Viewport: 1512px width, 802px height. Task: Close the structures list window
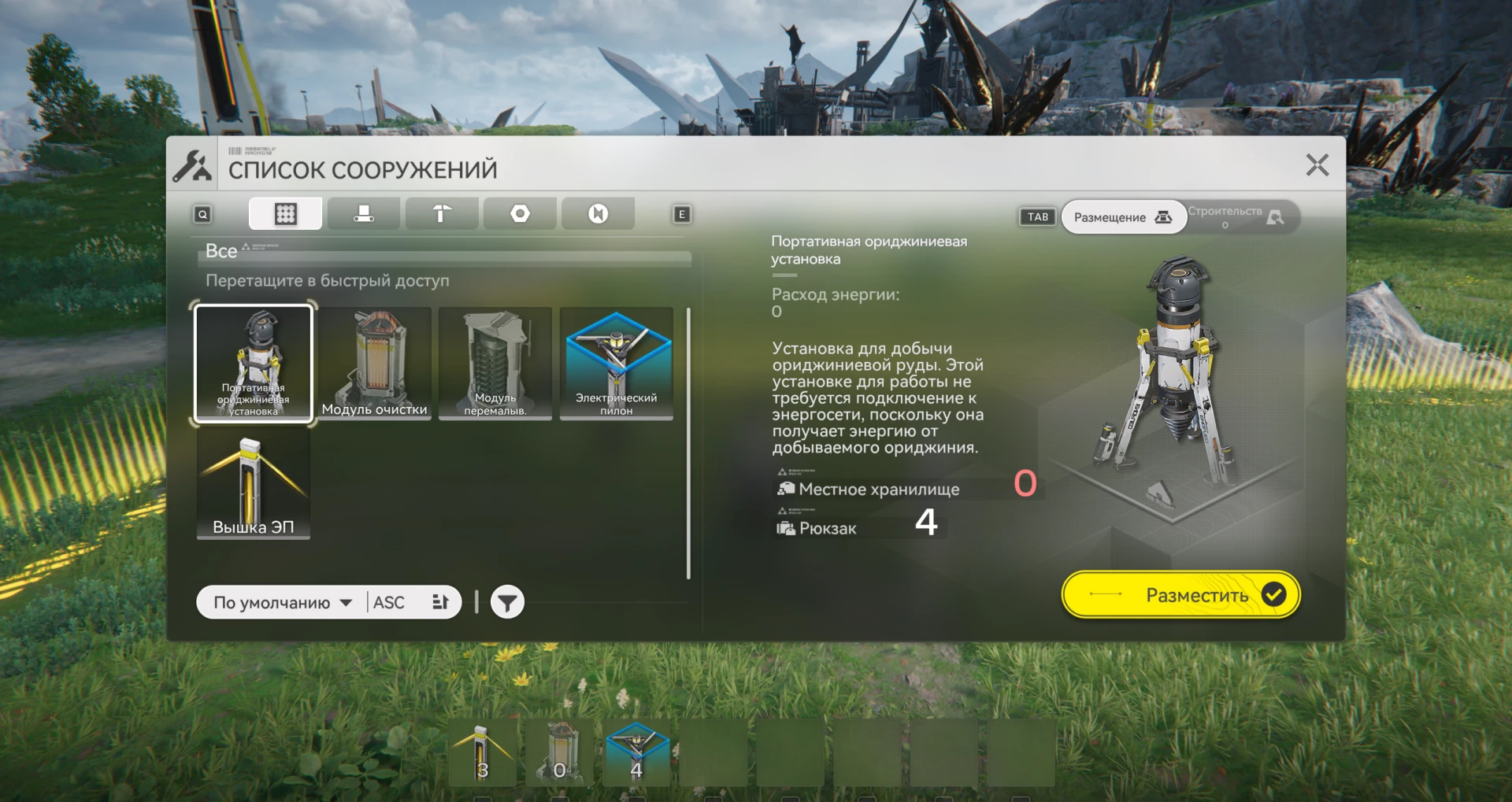[1317, 165]
